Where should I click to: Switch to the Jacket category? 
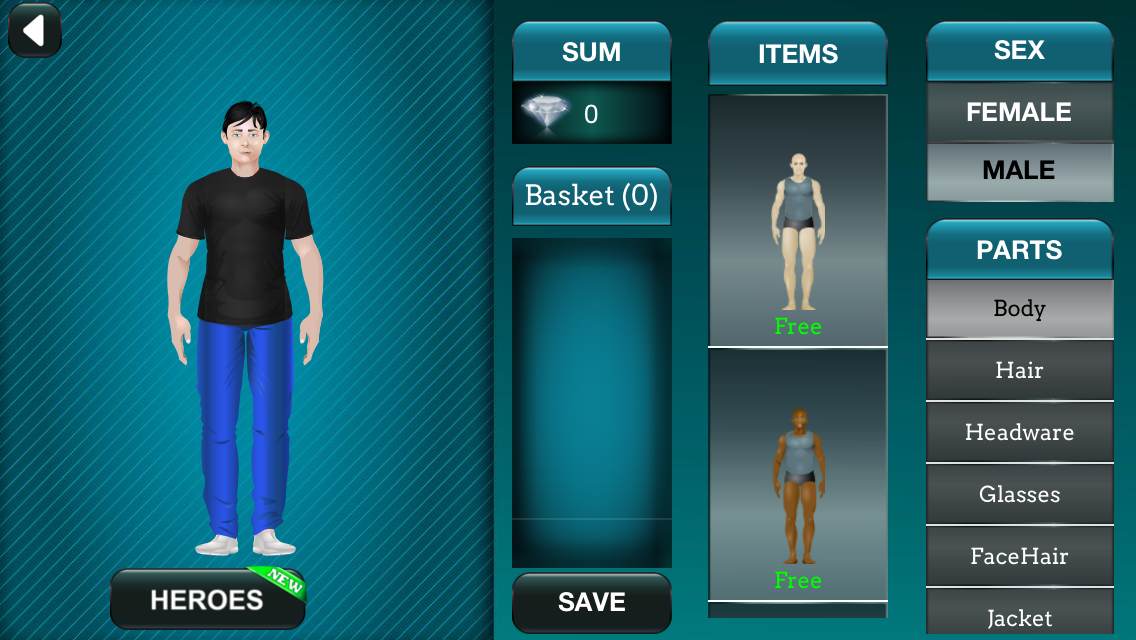pyautogui.click(x=1019, y=617)
